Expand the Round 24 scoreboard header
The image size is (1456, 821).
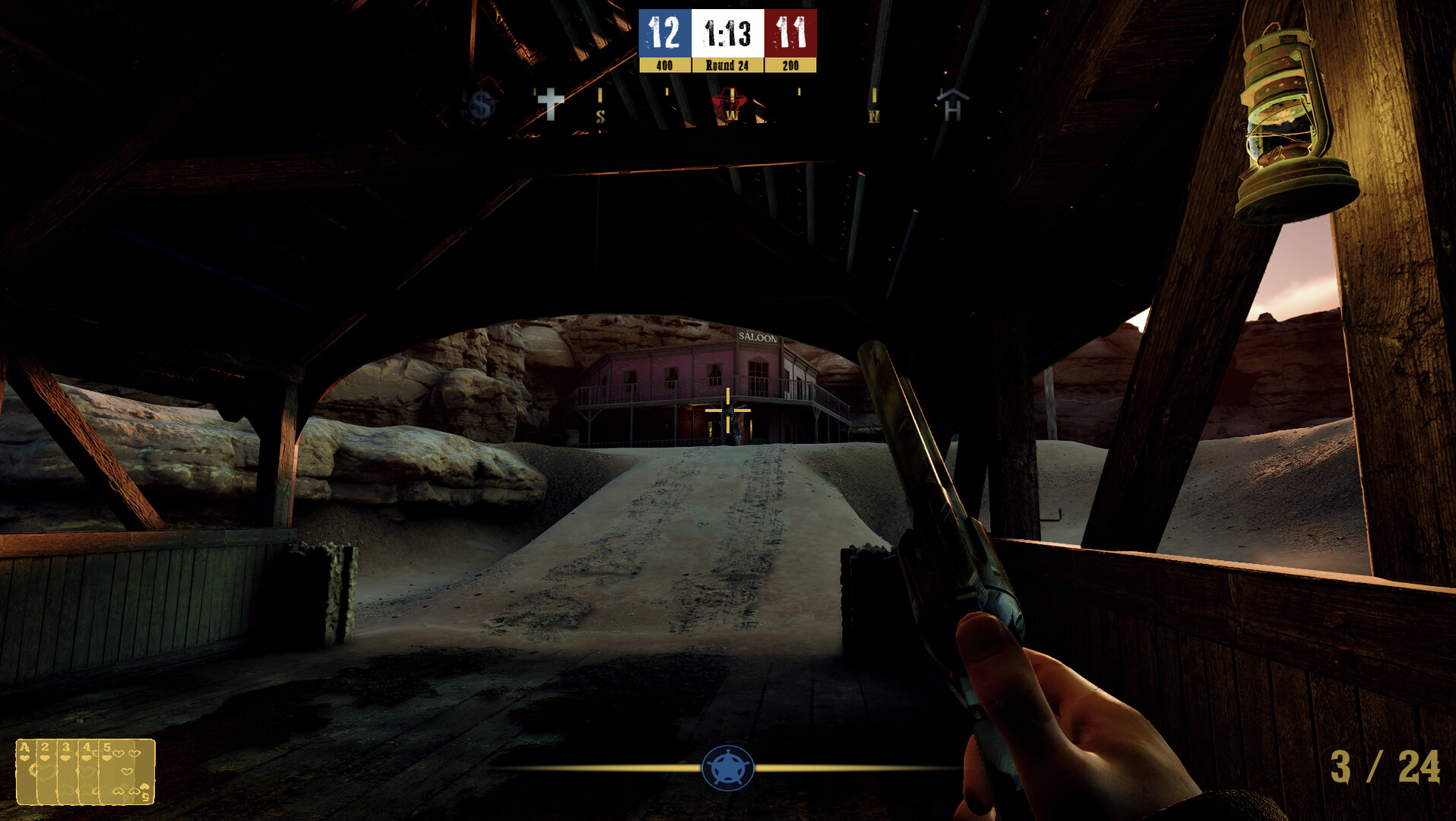[726, 65]
